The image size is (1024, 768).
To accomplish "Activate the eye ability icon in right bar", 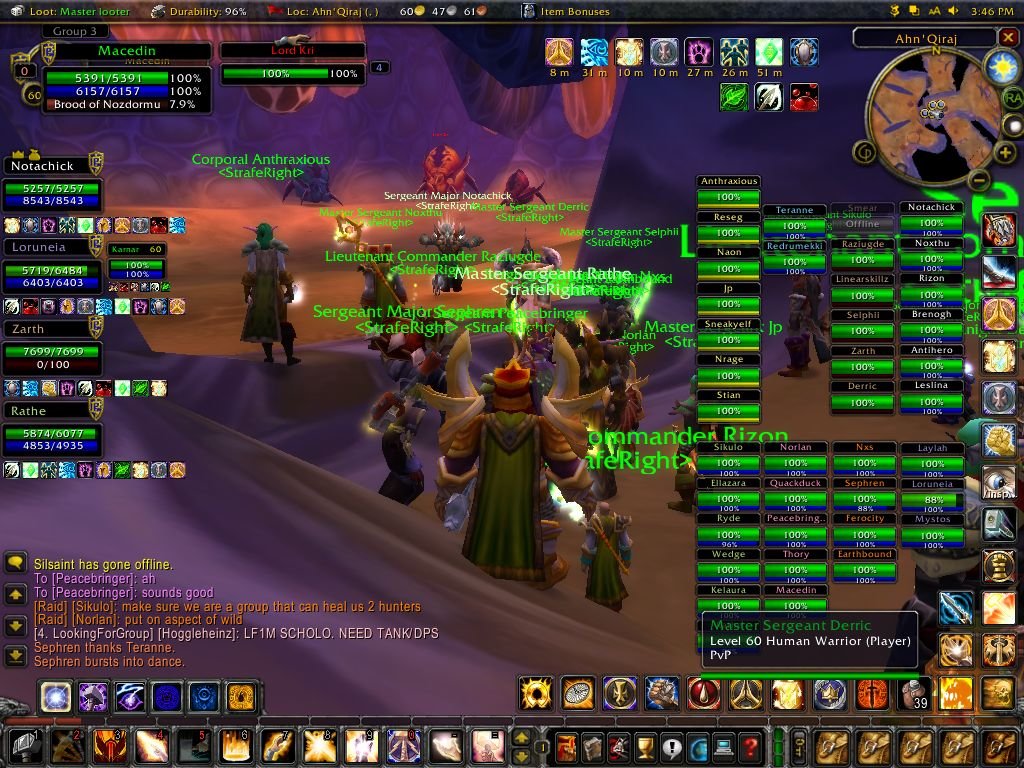I will [998, 482].
